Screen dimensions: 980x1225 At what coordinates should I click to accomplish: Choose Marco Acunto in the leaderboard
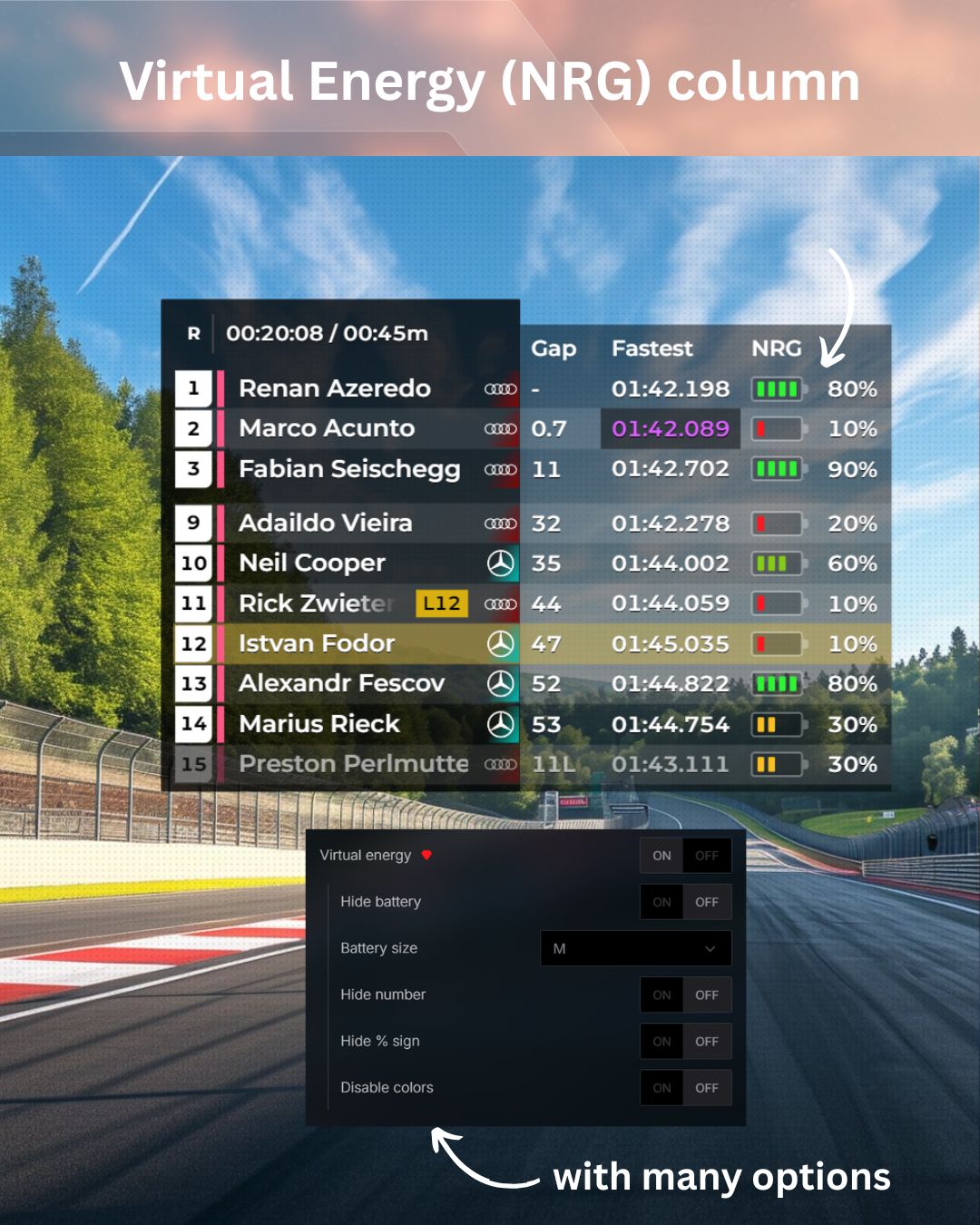click(x=327, y=428)
